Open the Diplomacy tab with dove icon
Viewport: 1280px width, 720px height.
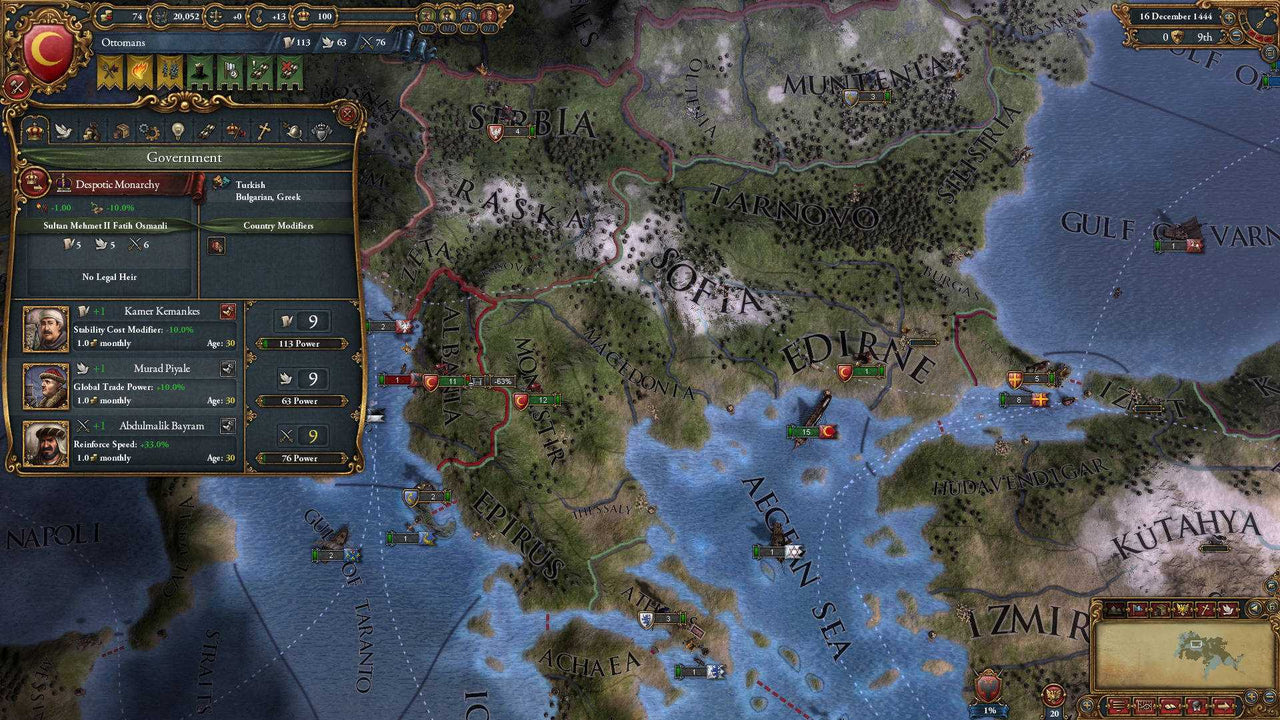[x=62, y=131]
